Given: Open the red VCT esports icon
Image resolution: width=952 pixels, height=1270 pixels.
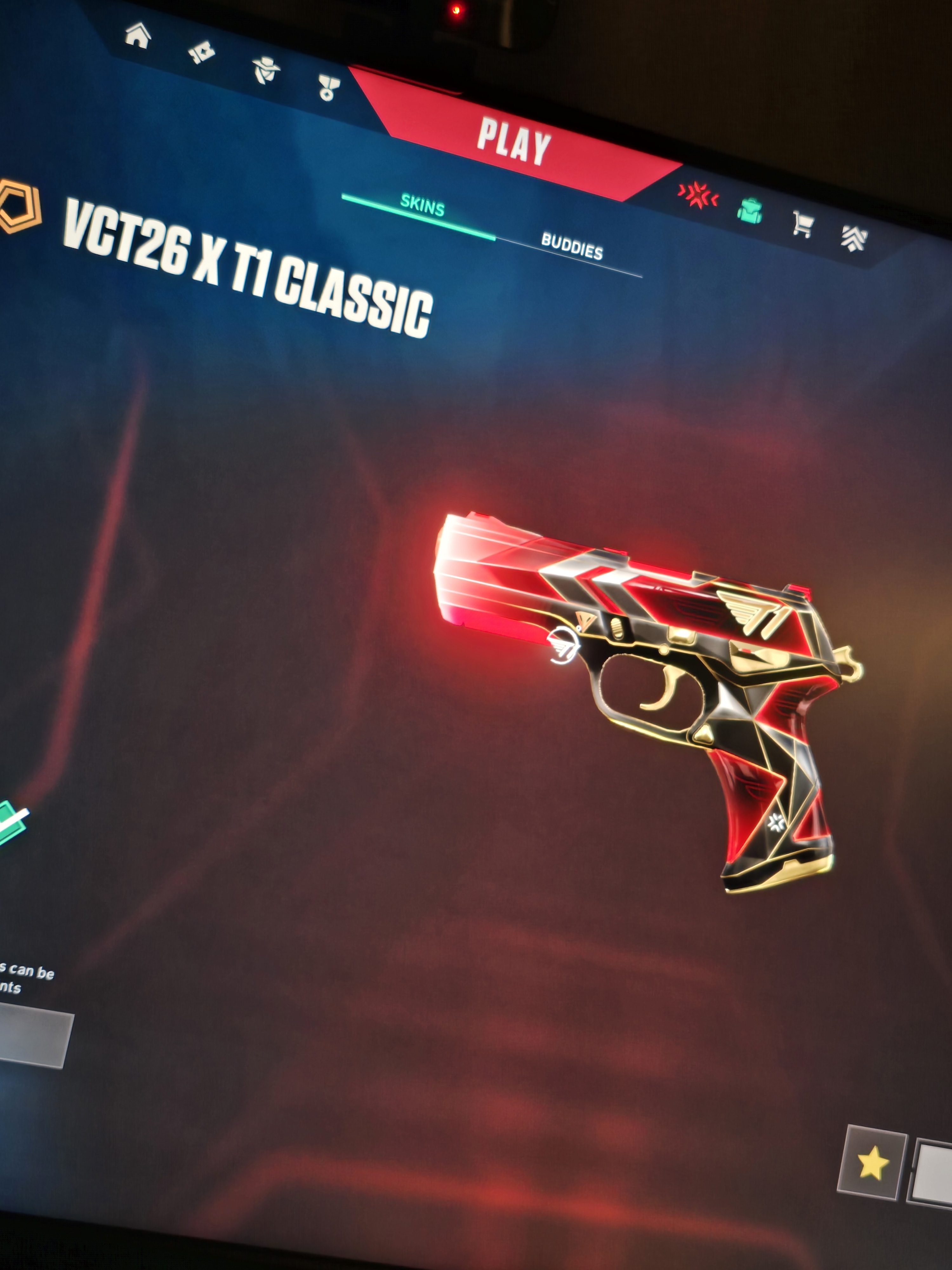Looking at the screenshot, I should tap(698, 195).
